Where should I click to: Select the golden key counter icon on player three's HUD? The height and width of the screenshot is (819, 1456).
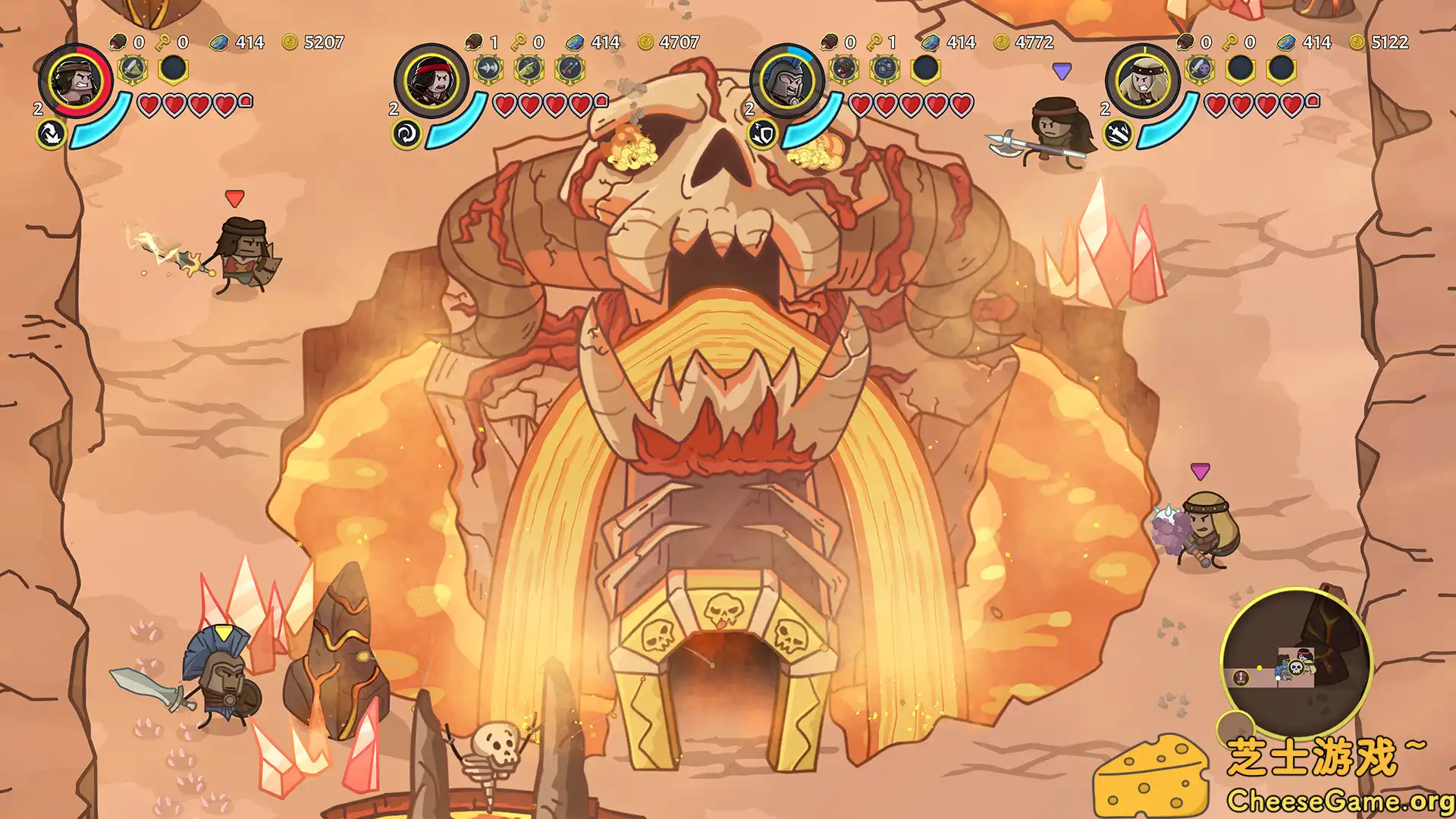click(x=874, y=41)
